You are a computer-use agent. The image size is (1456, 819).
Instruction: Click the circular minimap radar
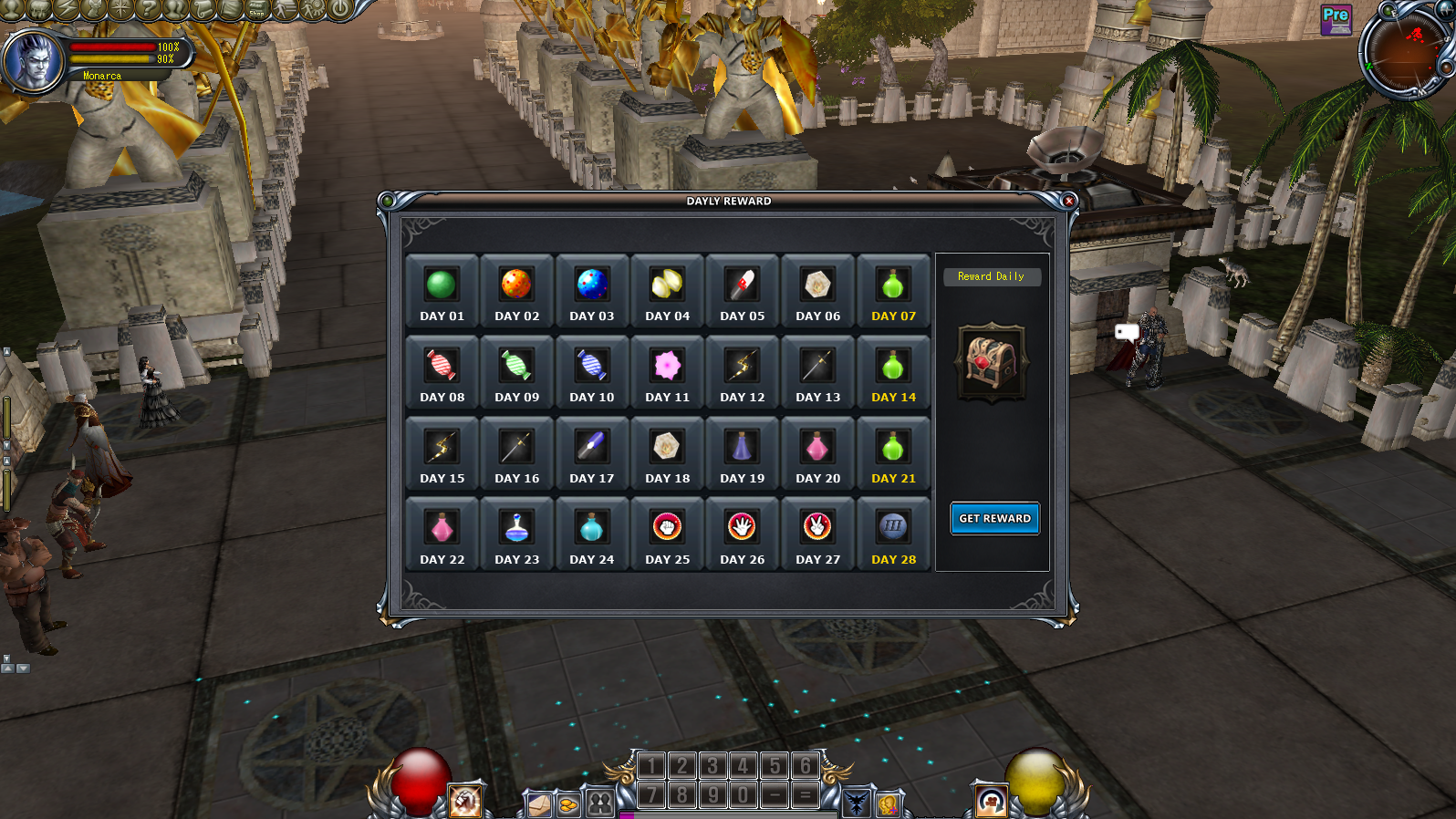tap(1406, 51)
